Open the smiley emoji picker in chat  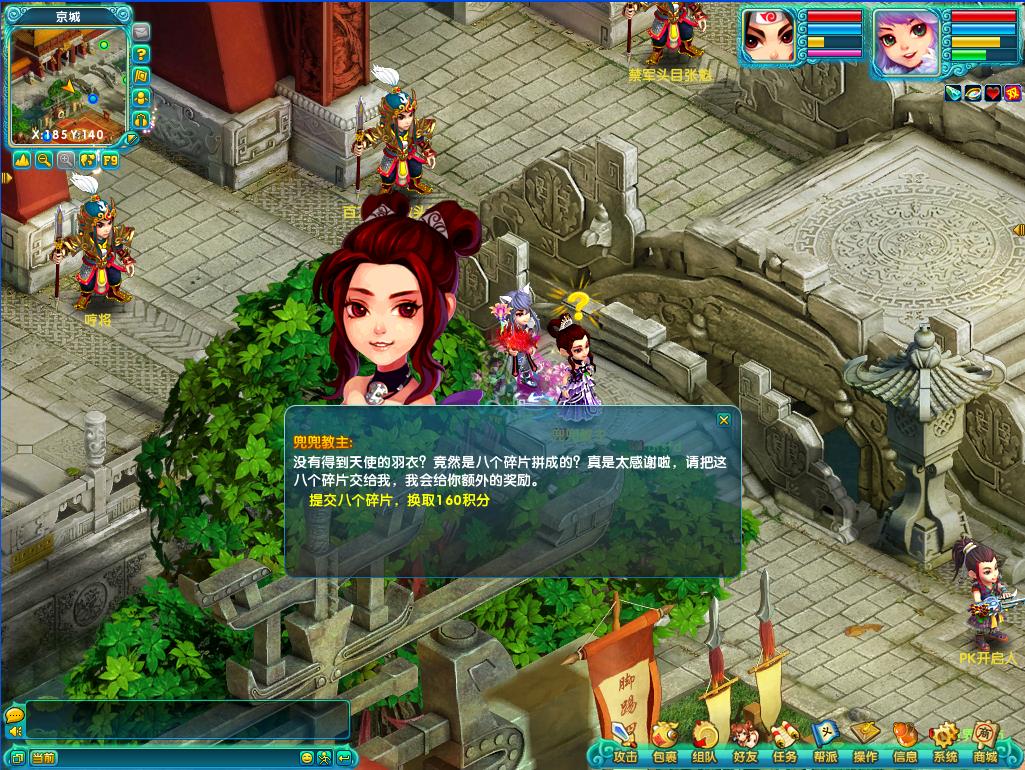pyautogui.click(x=307, y=758)
